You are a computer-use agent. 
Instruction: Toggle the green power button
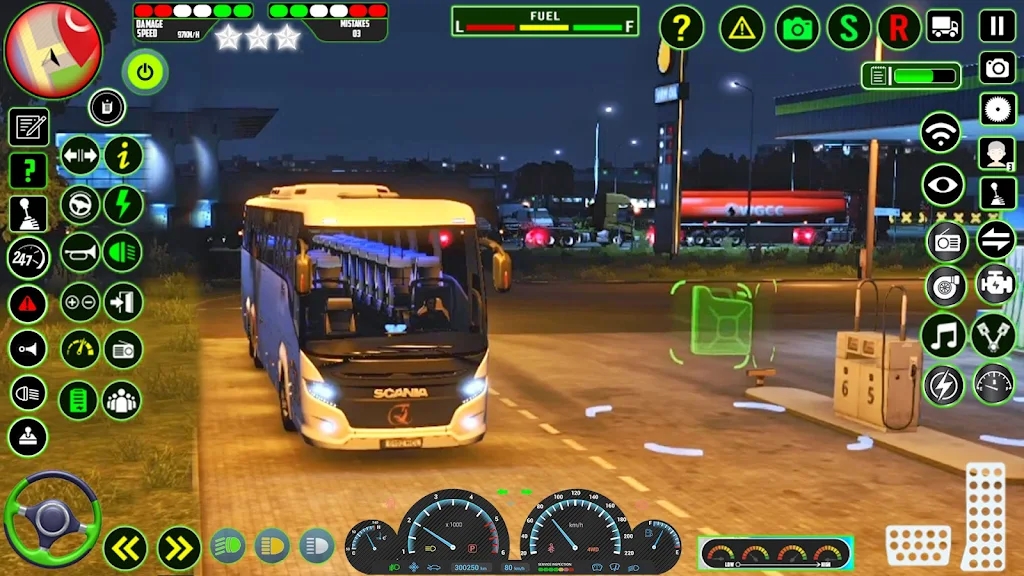pyautogui.click(x=146, y=72)
